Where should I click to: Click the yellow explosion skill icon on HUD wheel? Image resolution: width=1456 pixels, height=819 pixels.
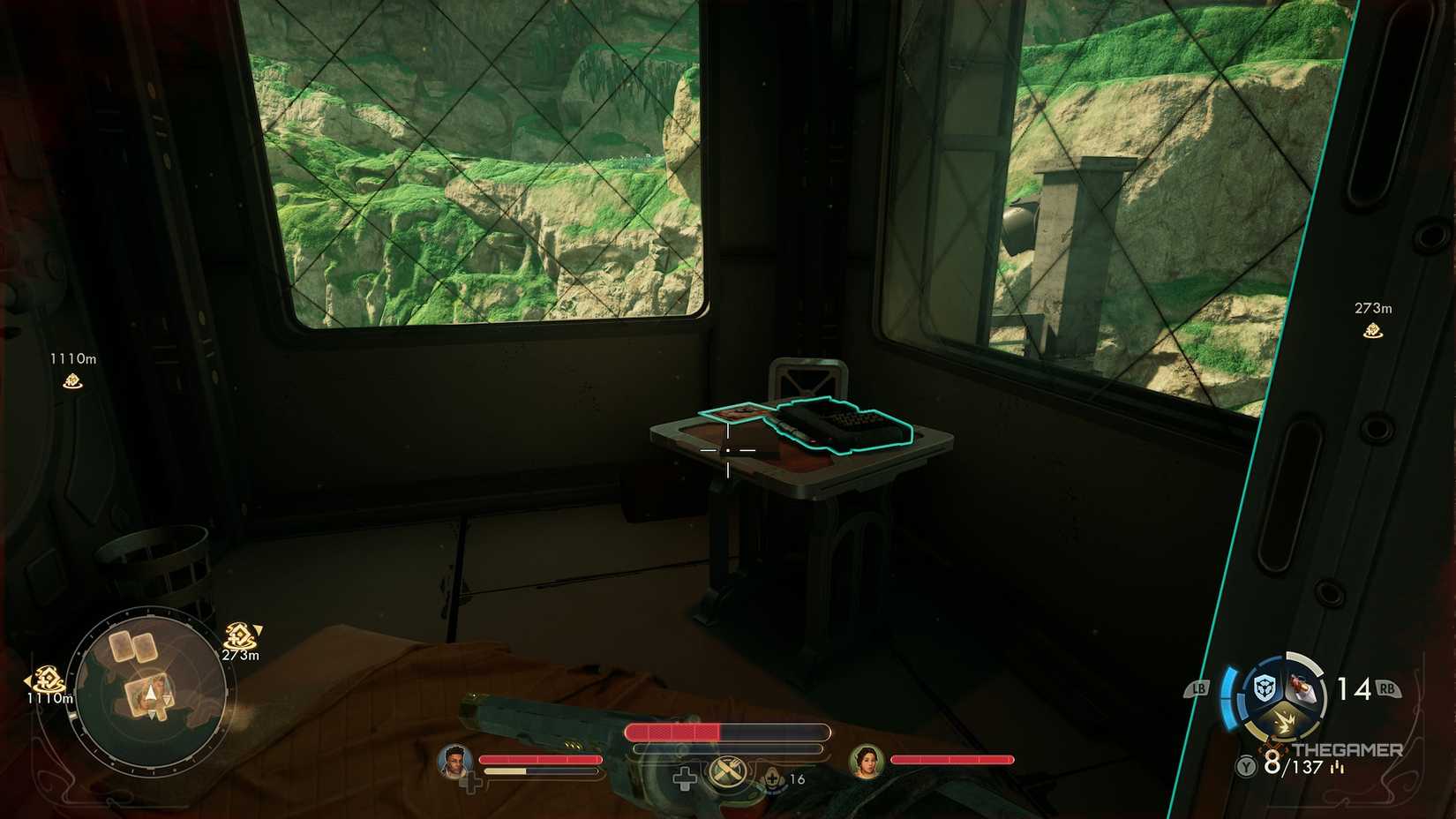click(1285, 721)
